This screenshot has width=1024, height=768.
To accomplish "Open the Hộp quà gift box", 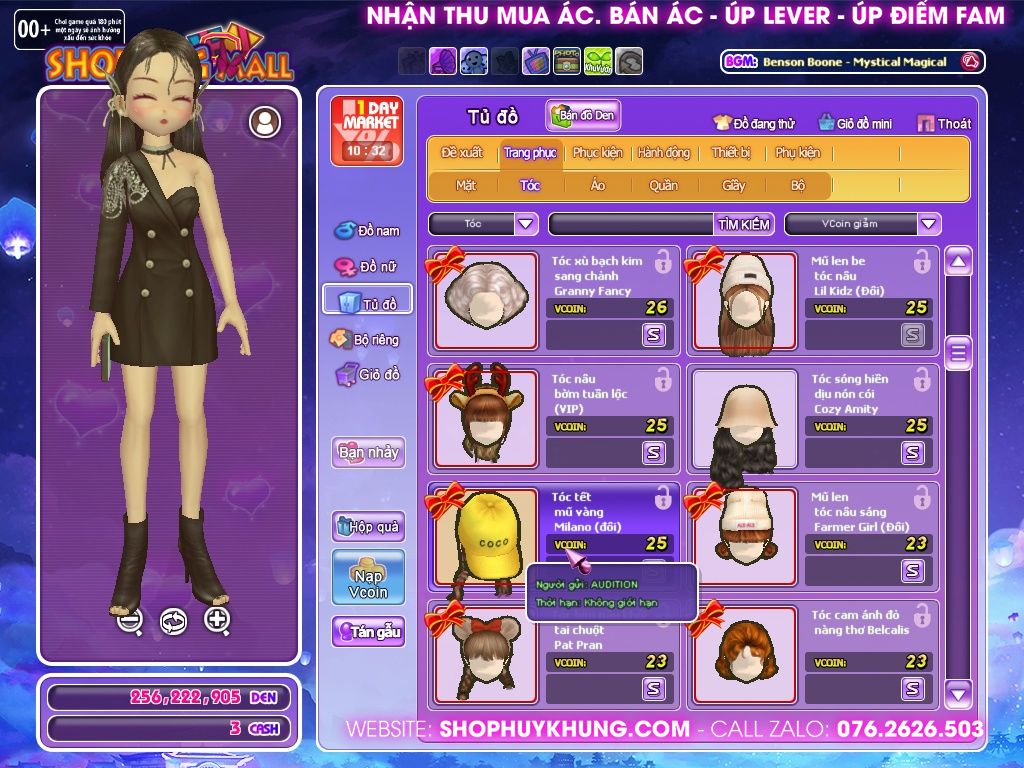I will (x=368, y=526).
